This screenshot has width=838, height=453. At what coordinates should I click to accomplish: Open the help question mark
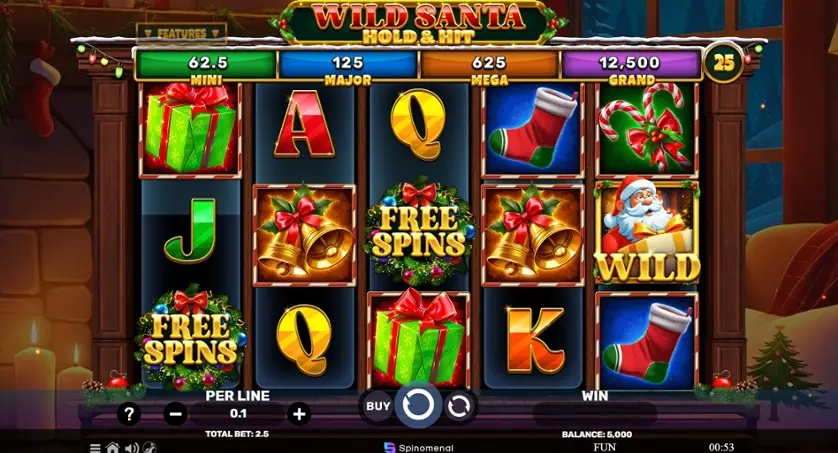[x=128, y=413]
